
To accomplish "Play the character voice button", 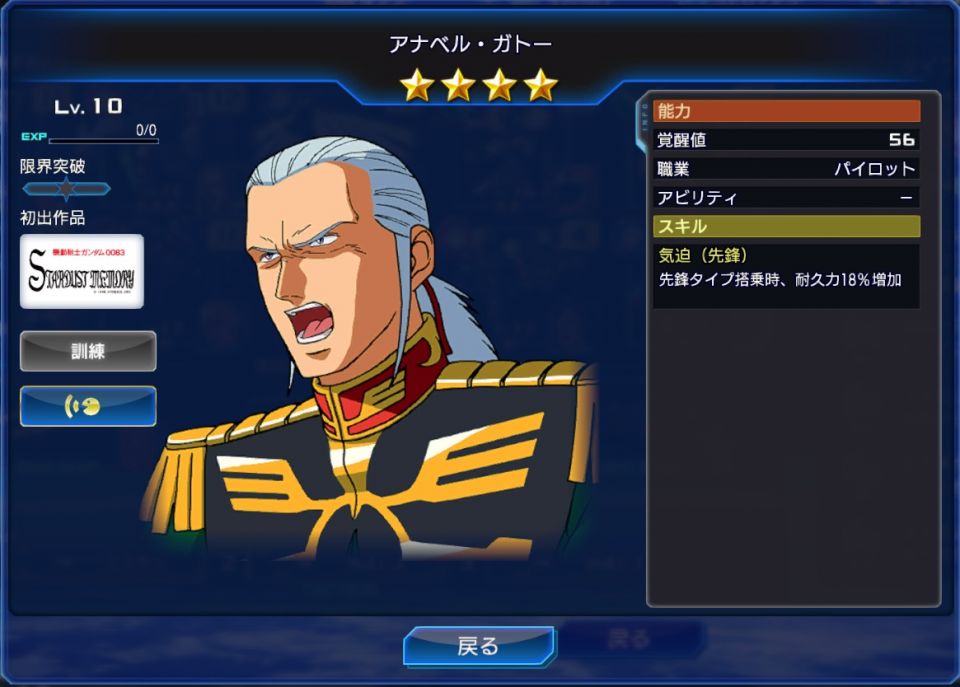I will [88, 406].
